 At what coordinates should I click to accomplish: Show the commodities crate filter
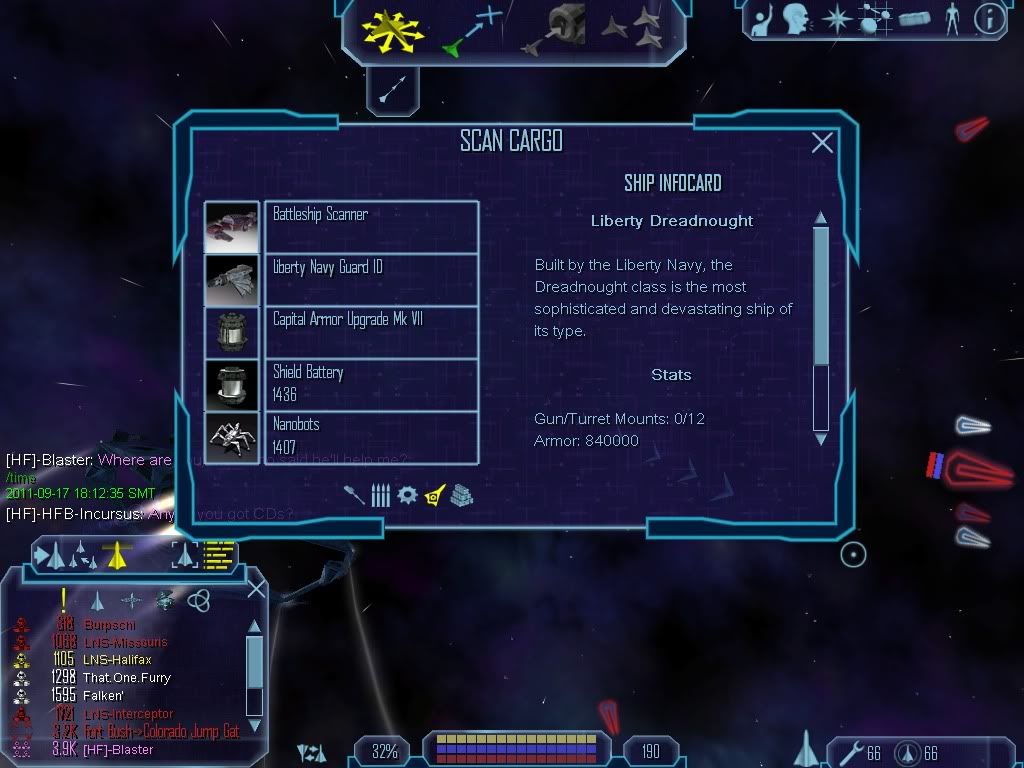[461, 495]
